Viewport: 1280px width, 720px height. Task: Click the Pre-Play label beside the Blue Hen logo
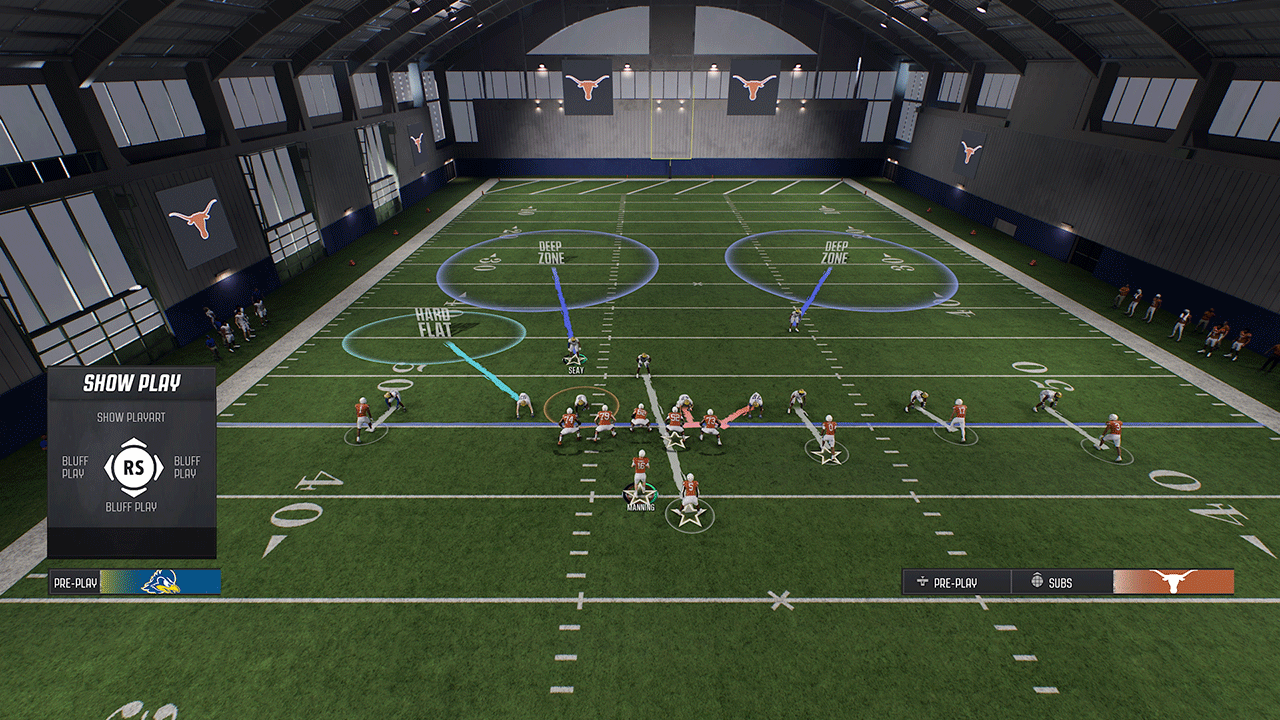pyautogui.click(x=75, y=582)
